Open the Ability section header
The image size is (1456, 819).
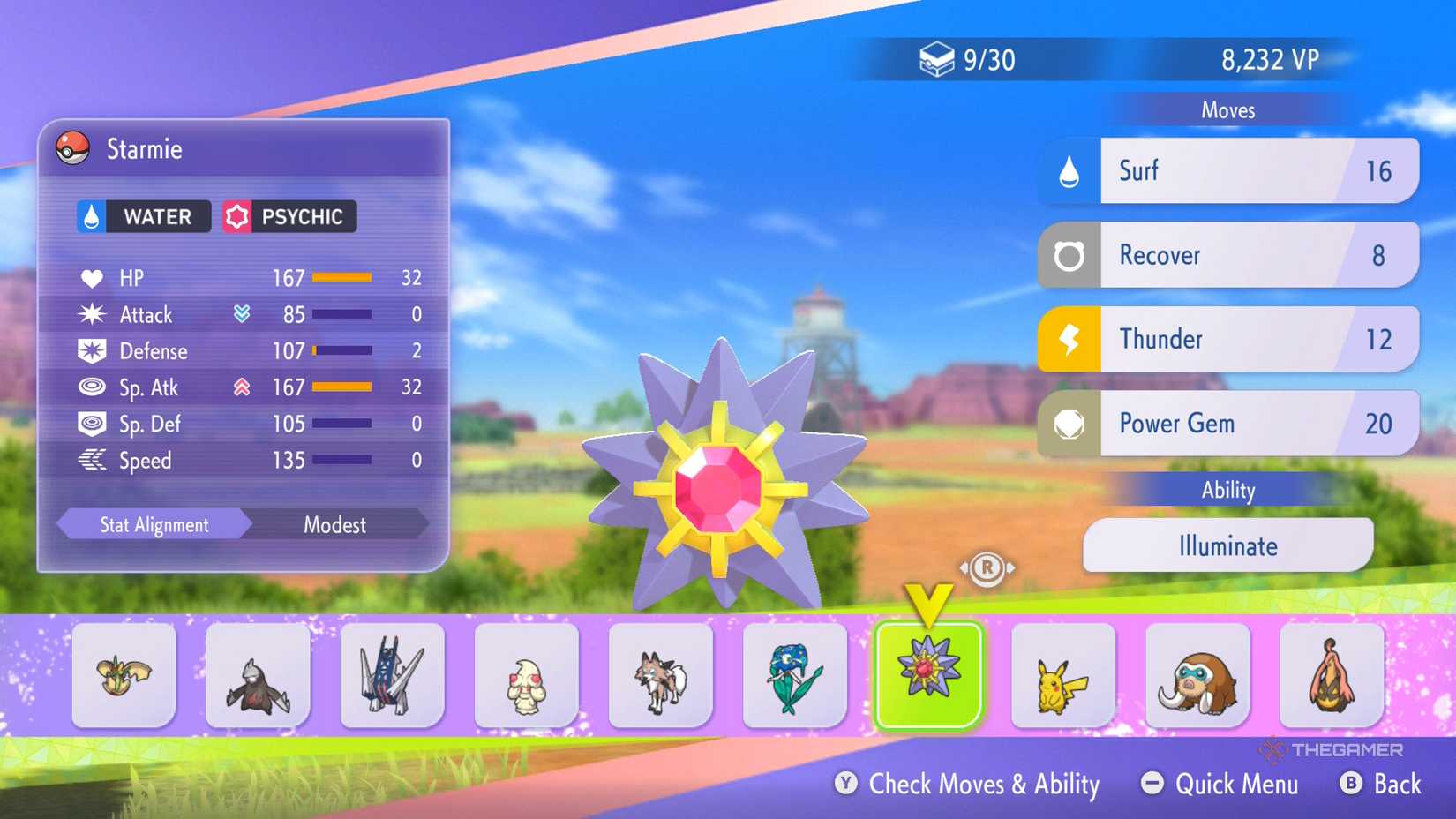tap(1228, 490)
